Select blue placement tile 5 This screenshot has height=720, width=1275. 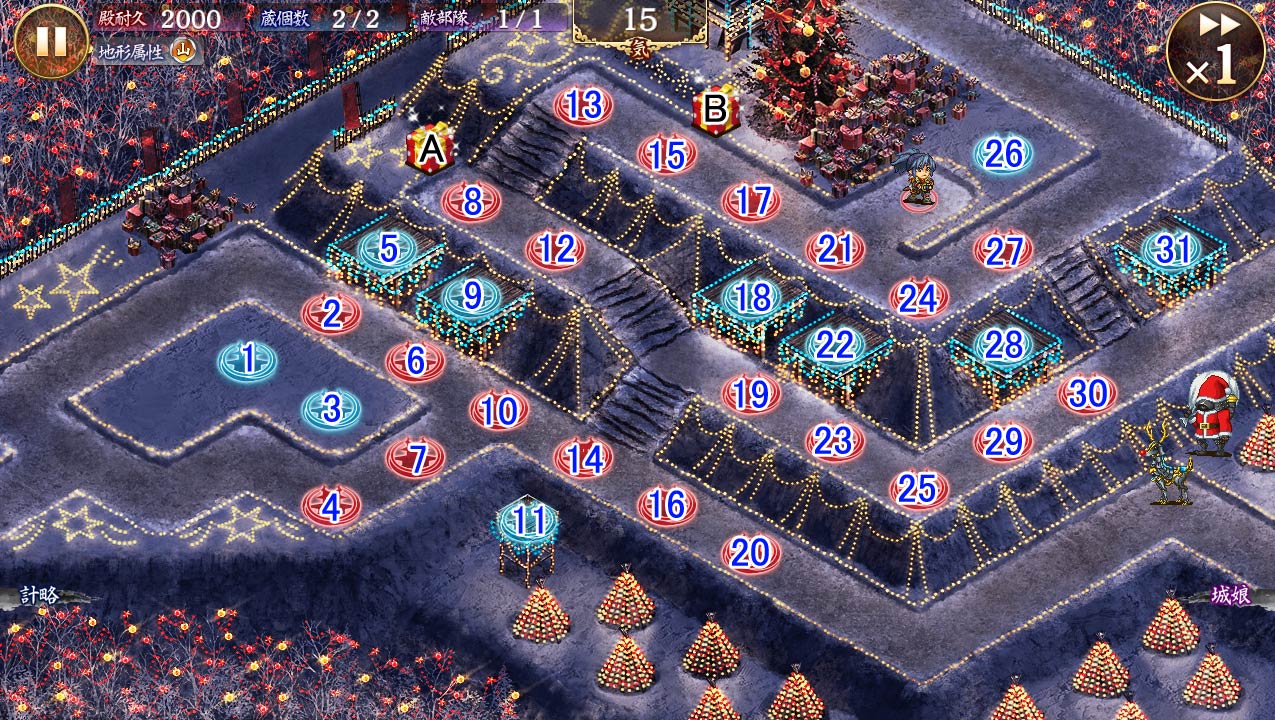tap(388, 249)
